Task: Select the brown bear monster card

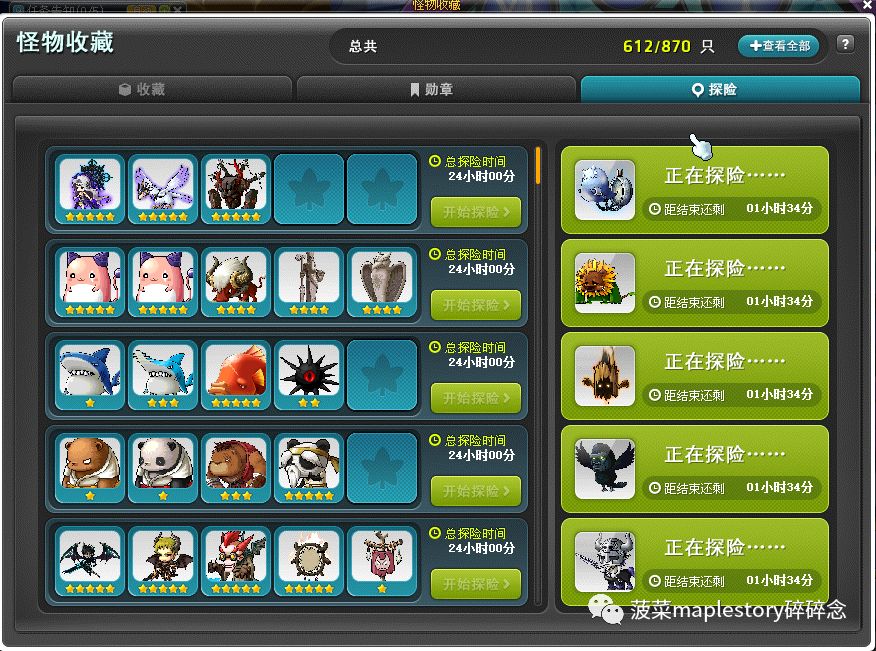Action: 90,465
